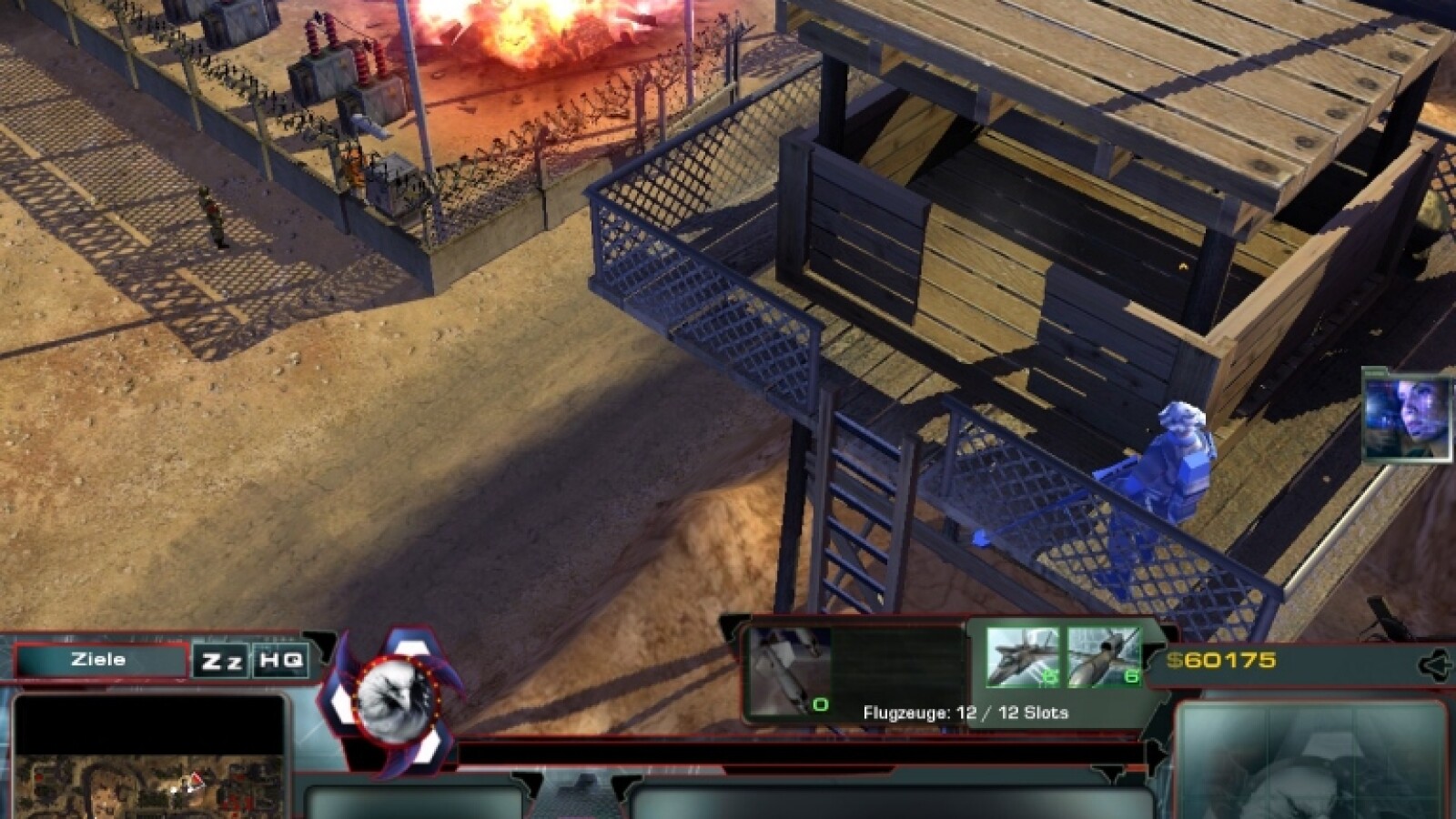1456x819 pixels.
Task: Jump to headquarters with the HQ button
Action: click(280, 661)
